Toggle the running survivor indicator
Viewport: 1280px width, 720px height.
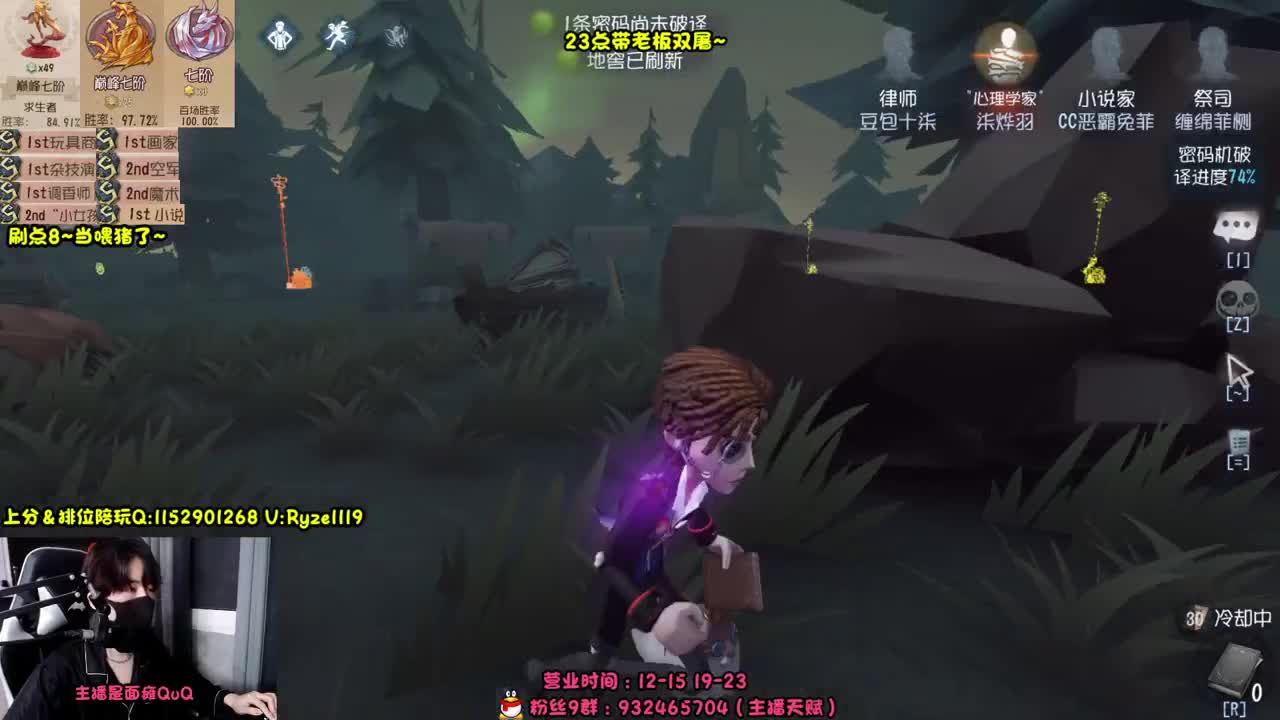click(x=338, y=35)
